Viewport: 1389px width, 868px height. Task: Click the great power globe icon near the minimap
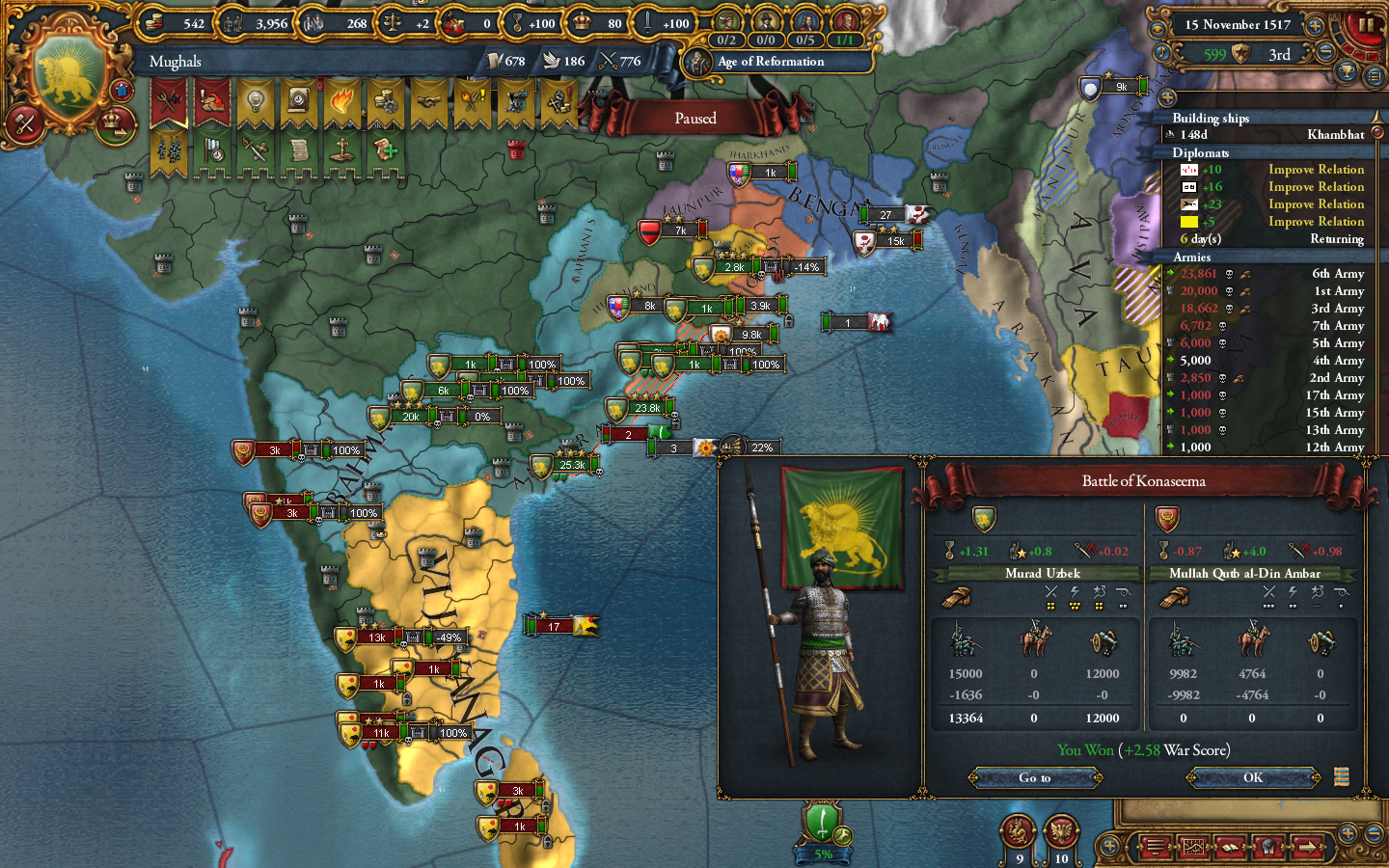click(x=1270, y=848)
